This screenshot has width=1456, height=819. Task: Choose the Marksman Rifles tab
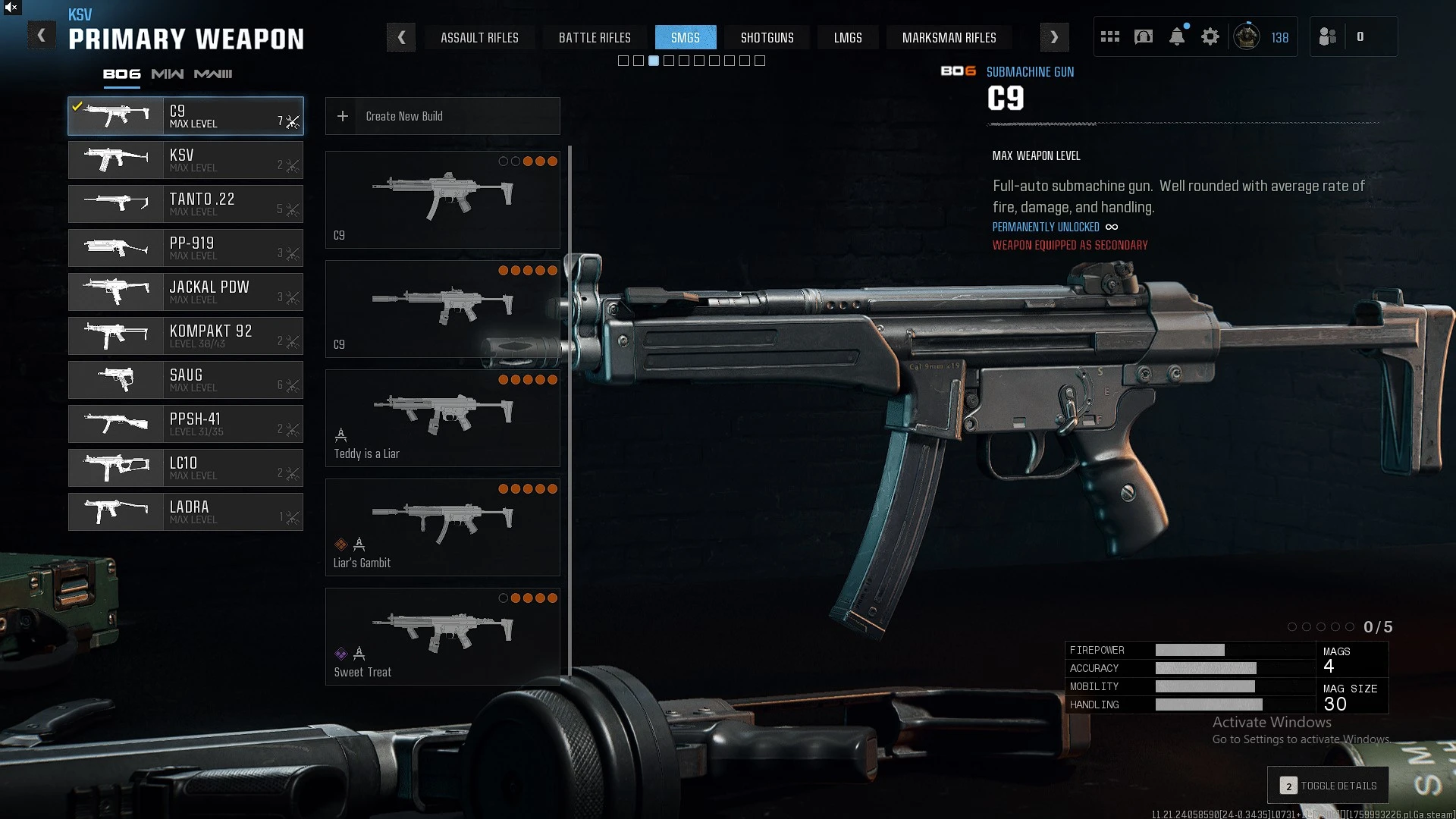[x=949, y=38]
